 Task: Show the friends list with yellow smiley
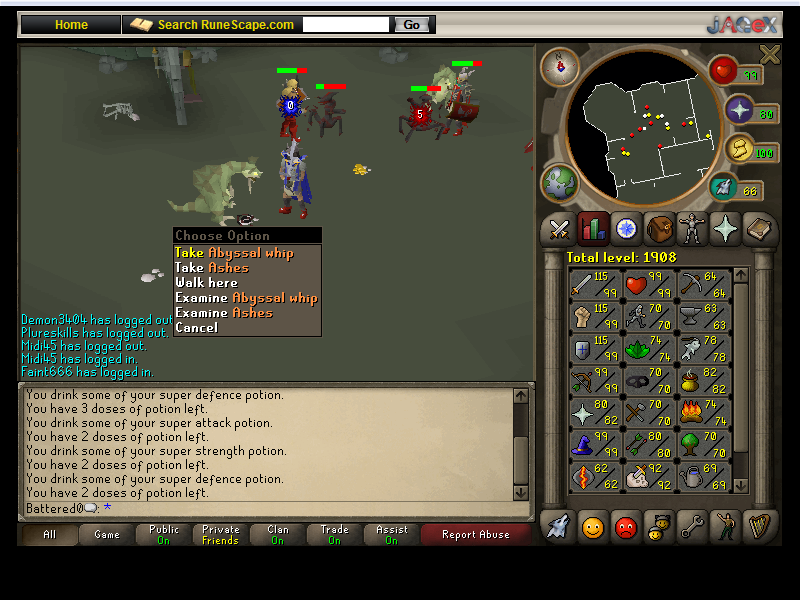point(592,526)
